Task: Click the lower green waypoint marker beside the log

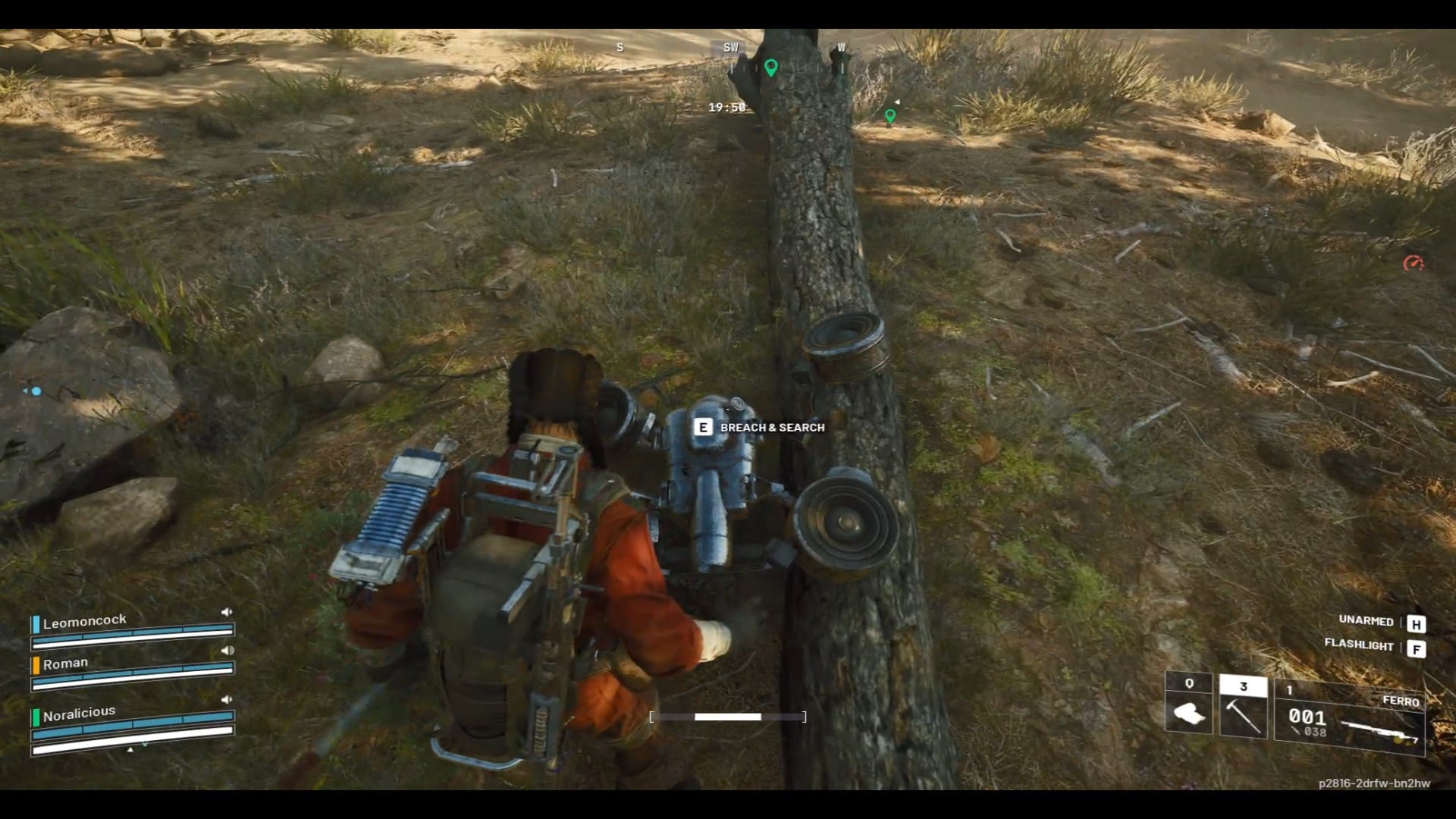Action: click(890, 116)
